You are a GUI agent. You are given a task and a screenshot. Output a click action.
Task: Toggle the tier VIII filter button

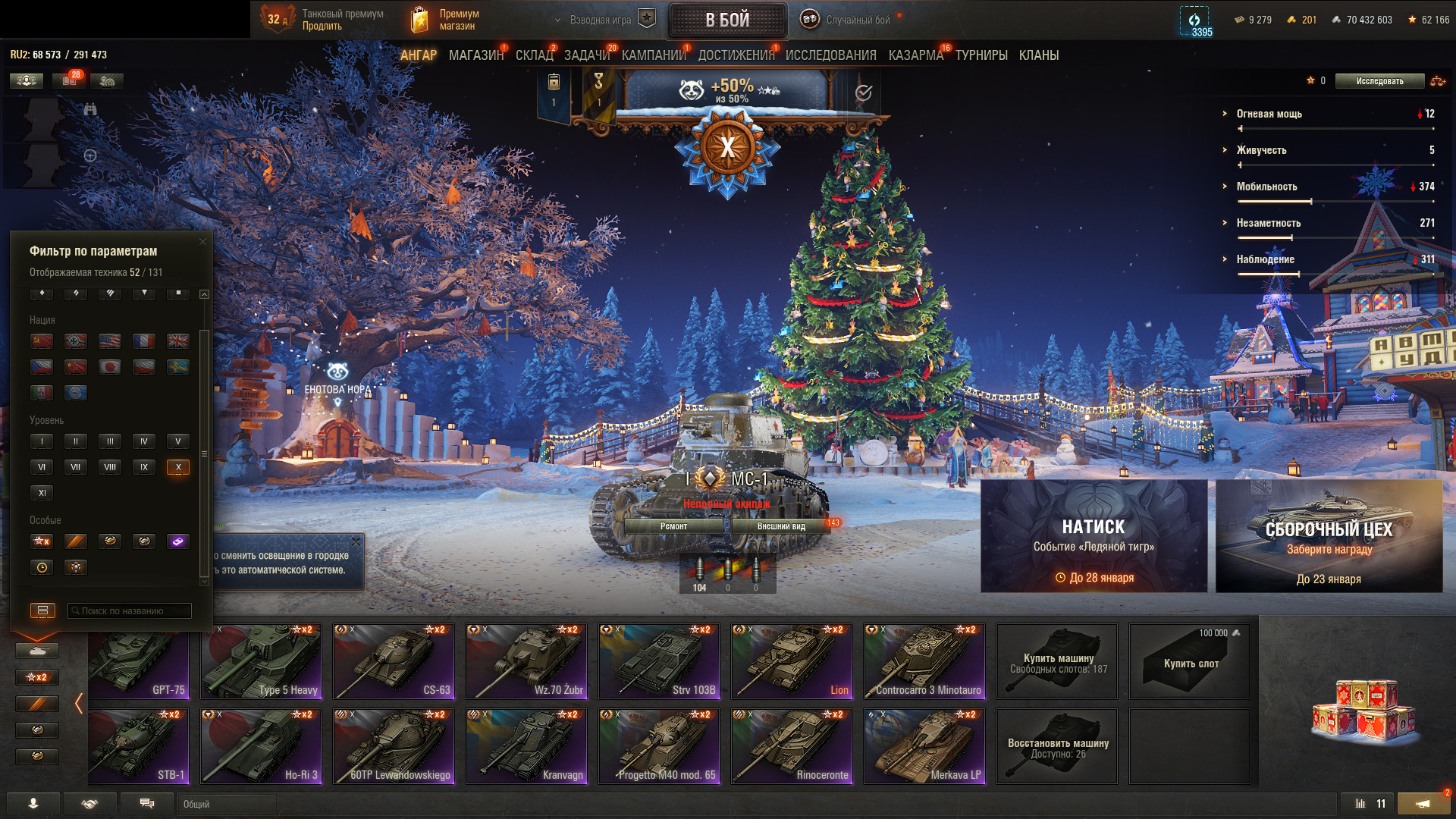pos(110,467)
